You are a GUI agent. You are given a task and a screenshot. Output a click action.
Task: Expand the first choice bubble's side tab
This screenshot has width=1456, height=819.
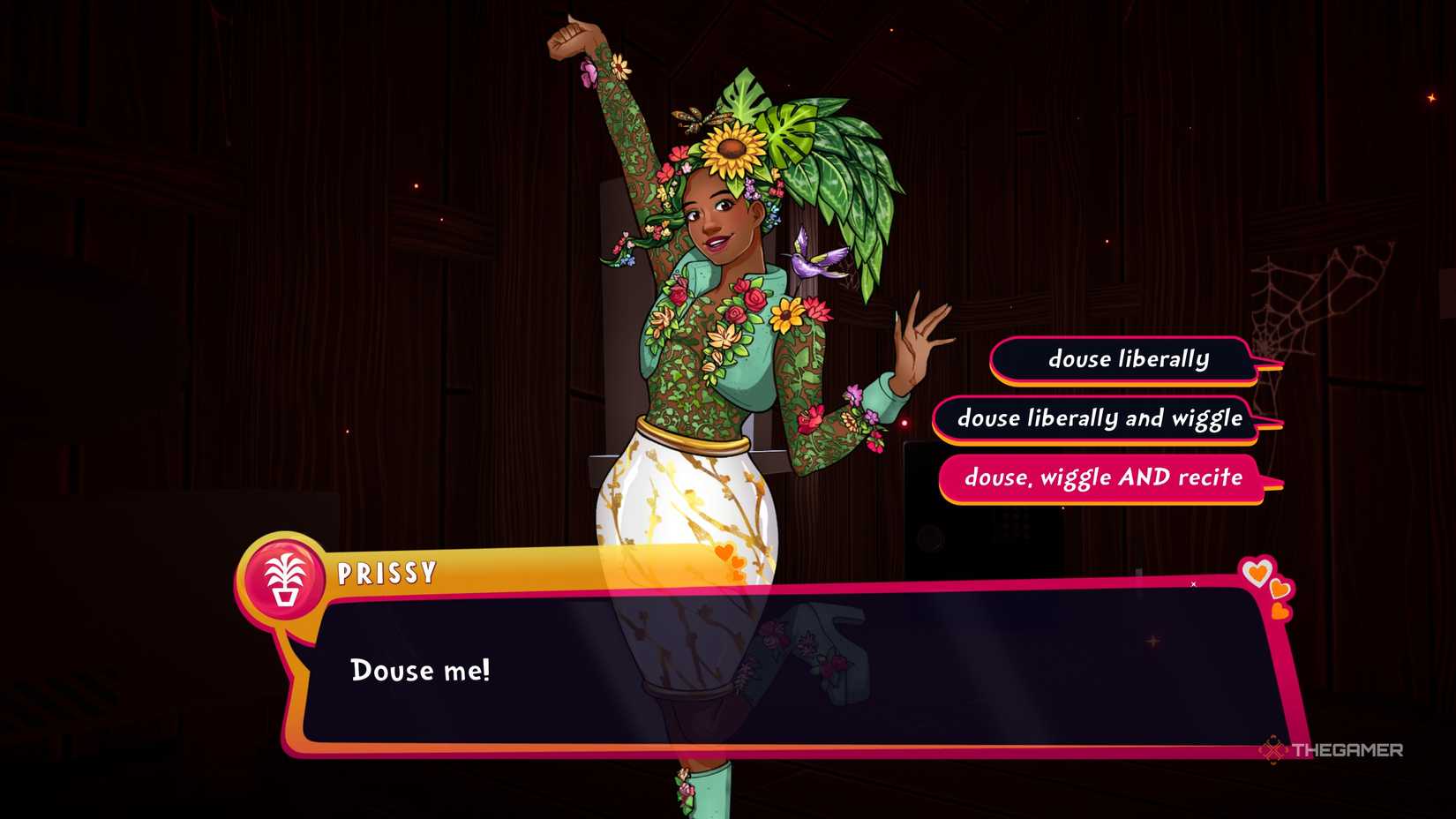click(1268, 364)
